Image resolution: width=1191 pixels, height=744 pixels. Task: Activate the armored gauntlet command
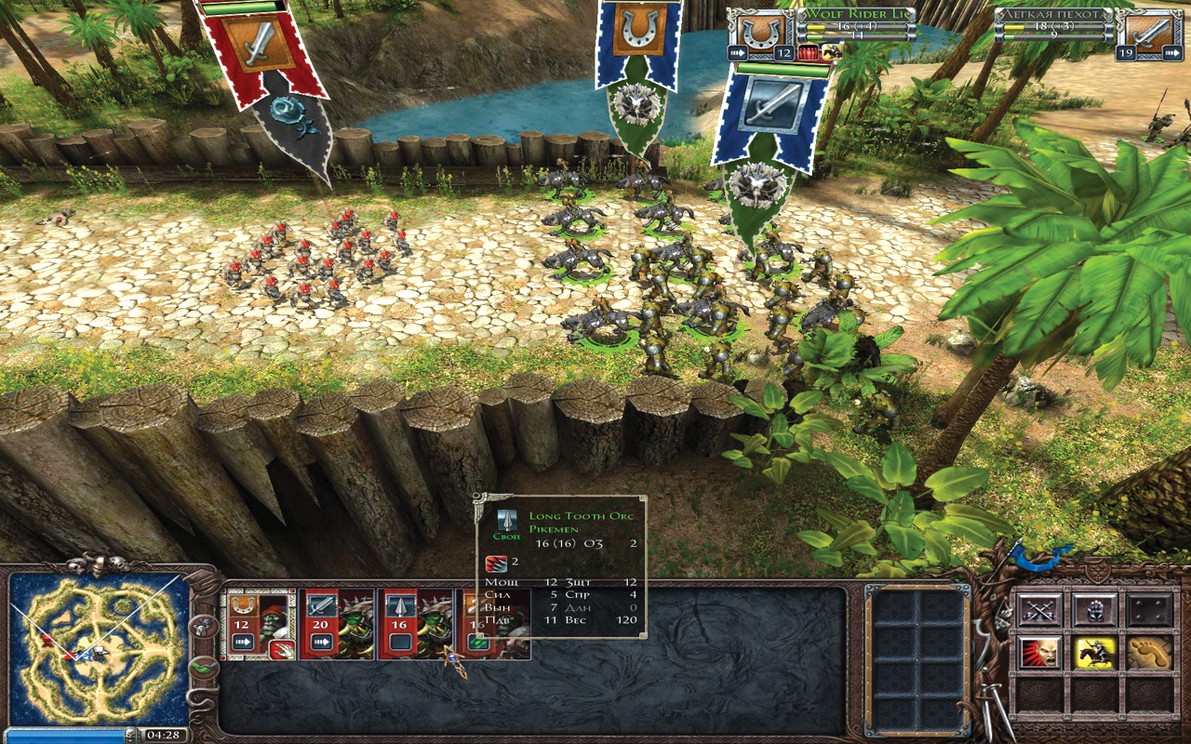(x=1094, y=609)
